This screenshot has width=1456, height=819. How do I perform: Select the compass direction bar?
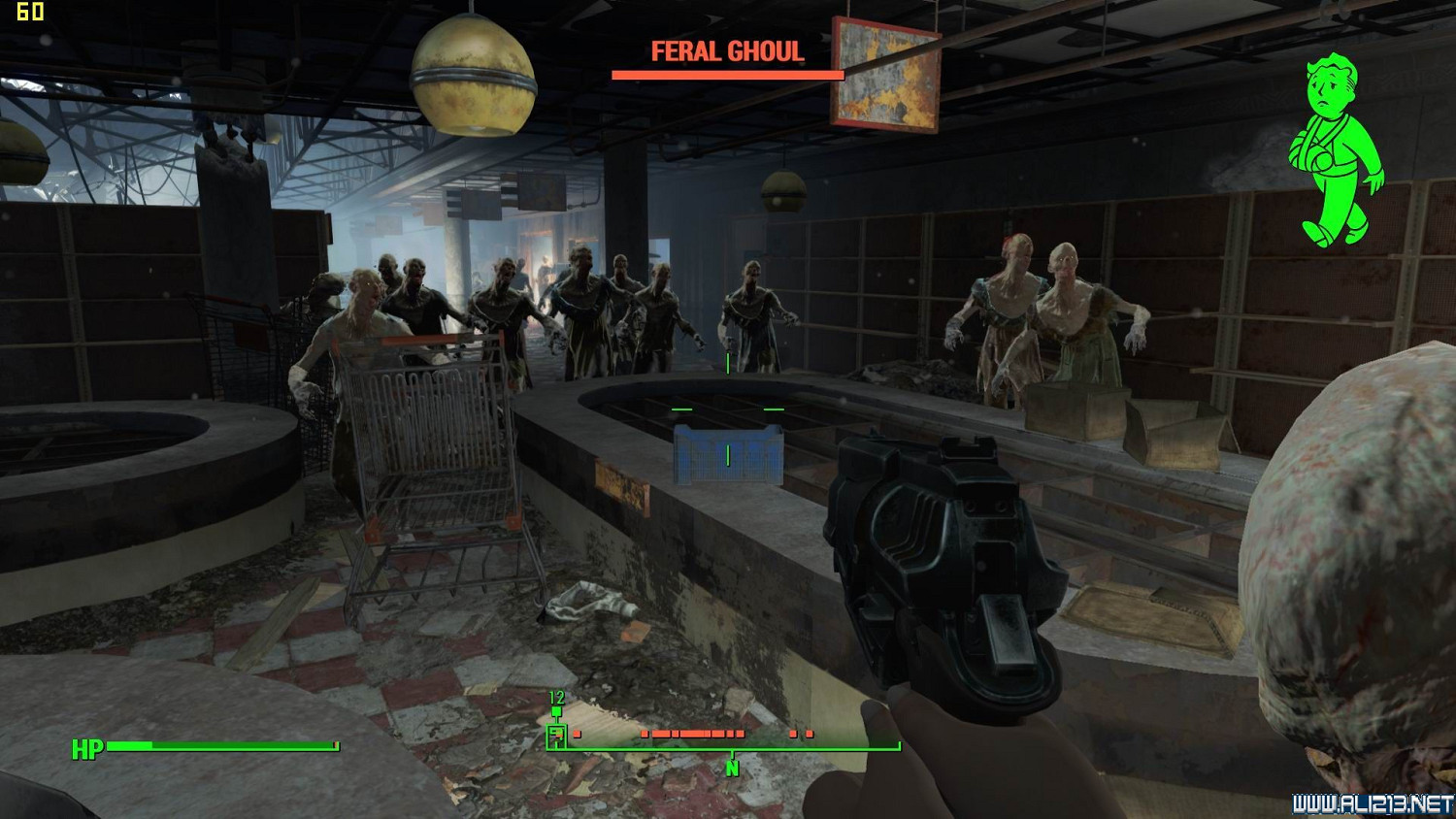coord(723,741)
